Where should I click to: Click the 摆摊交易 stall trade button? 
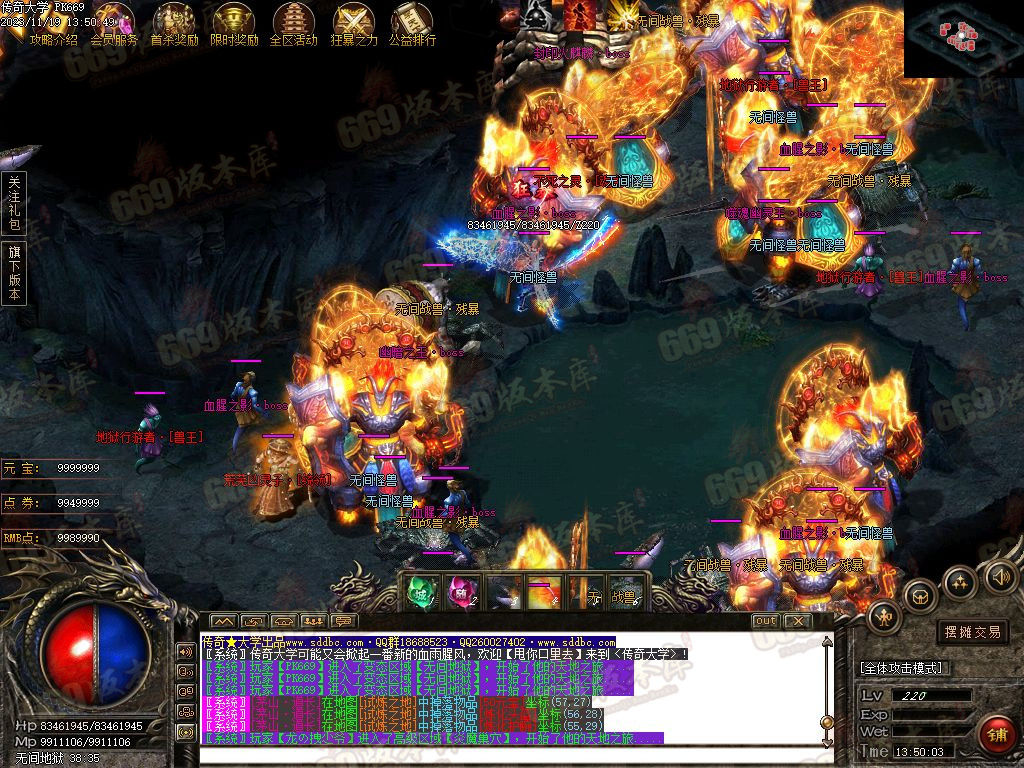pyautogui.click(x=973, y=632)
